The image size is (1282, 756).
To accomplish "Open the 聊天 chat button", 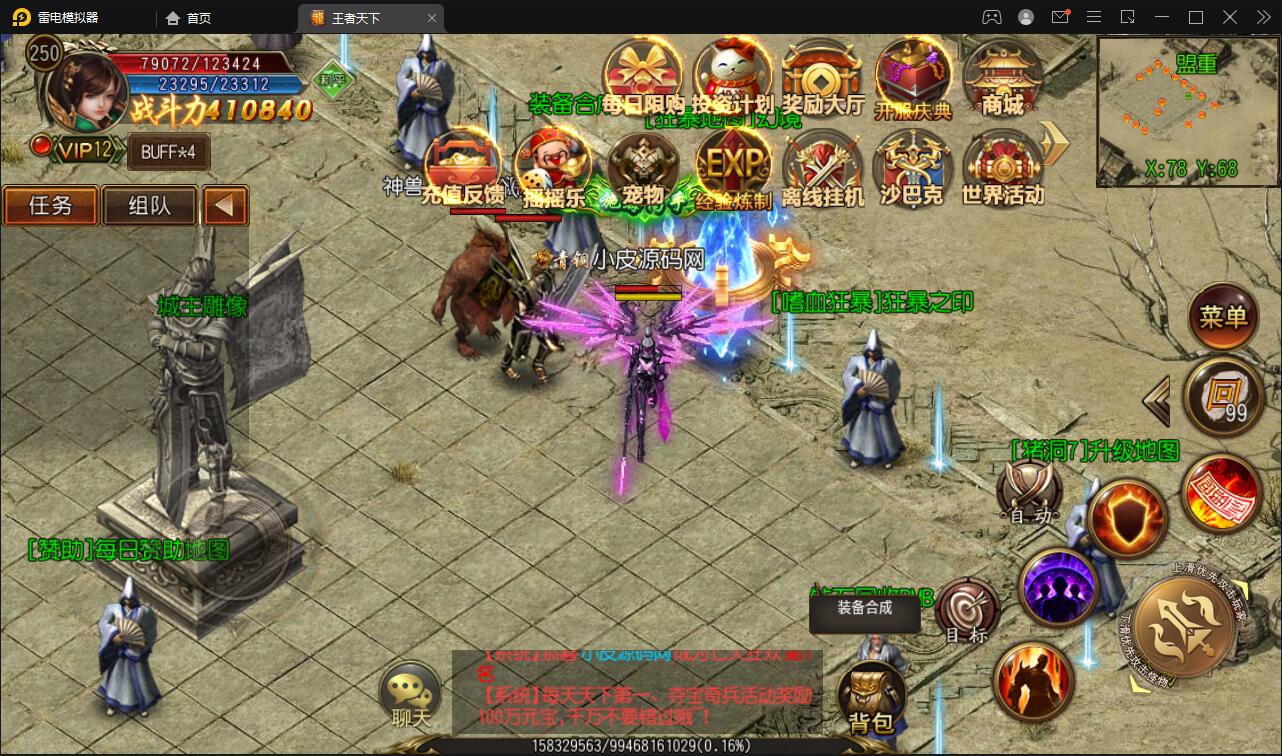I will 410,694.
